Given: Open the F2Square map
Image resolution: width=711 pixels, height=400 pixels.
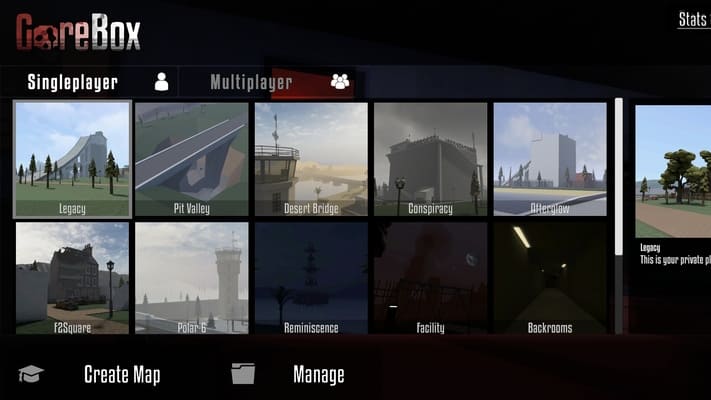Looking at the screenshot, I should (x=72, y=278).
